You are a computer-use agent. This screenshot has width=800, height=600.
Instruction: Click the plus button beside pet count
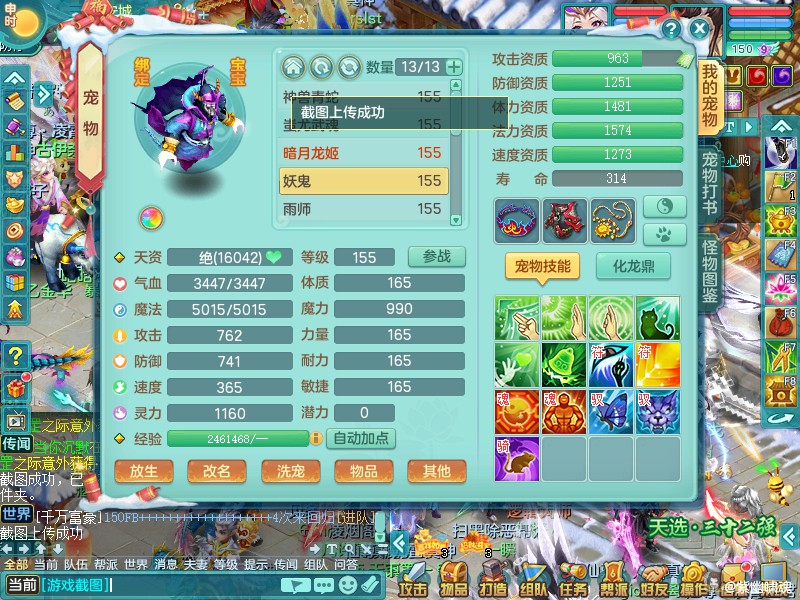point(454,67)
